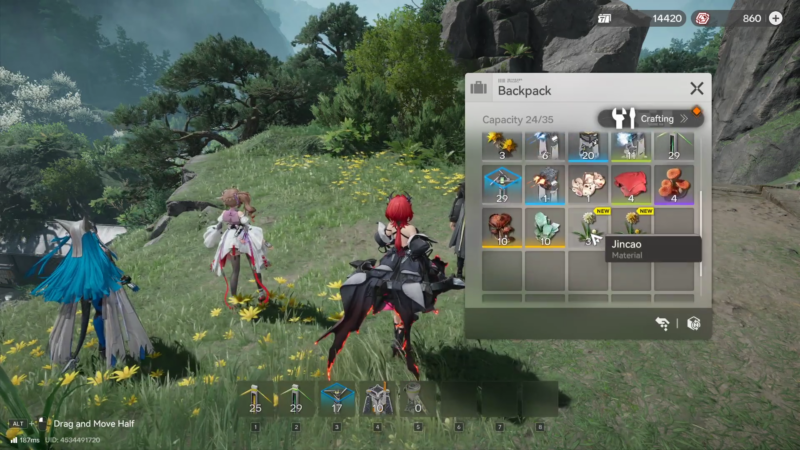This screenshot has width=800, height=450.
Task: Click the sort items icon in backpack footer
Action: tap(662, 323)
